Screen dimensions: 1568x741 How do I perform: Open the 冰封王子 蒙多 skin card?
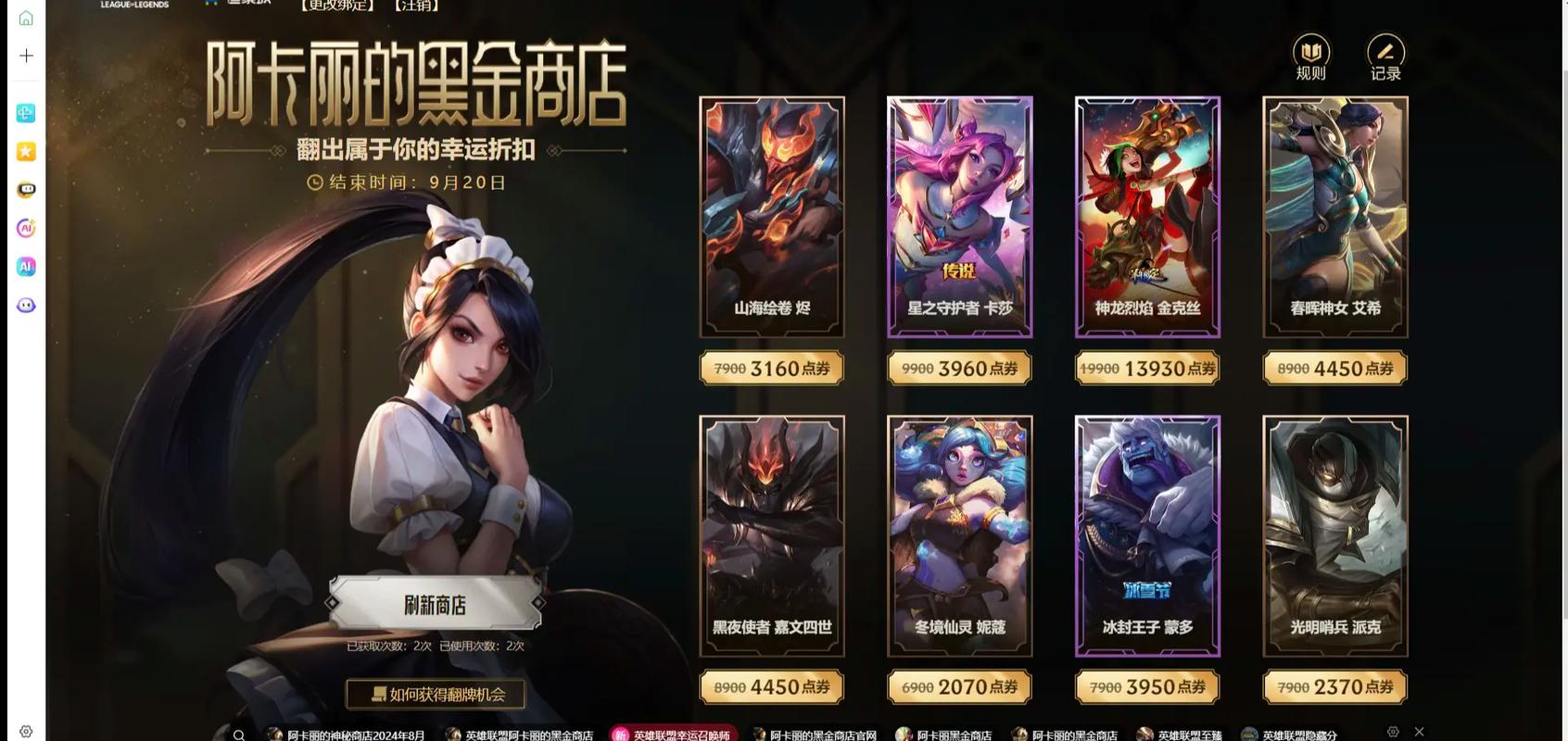tap(1147, 534)
